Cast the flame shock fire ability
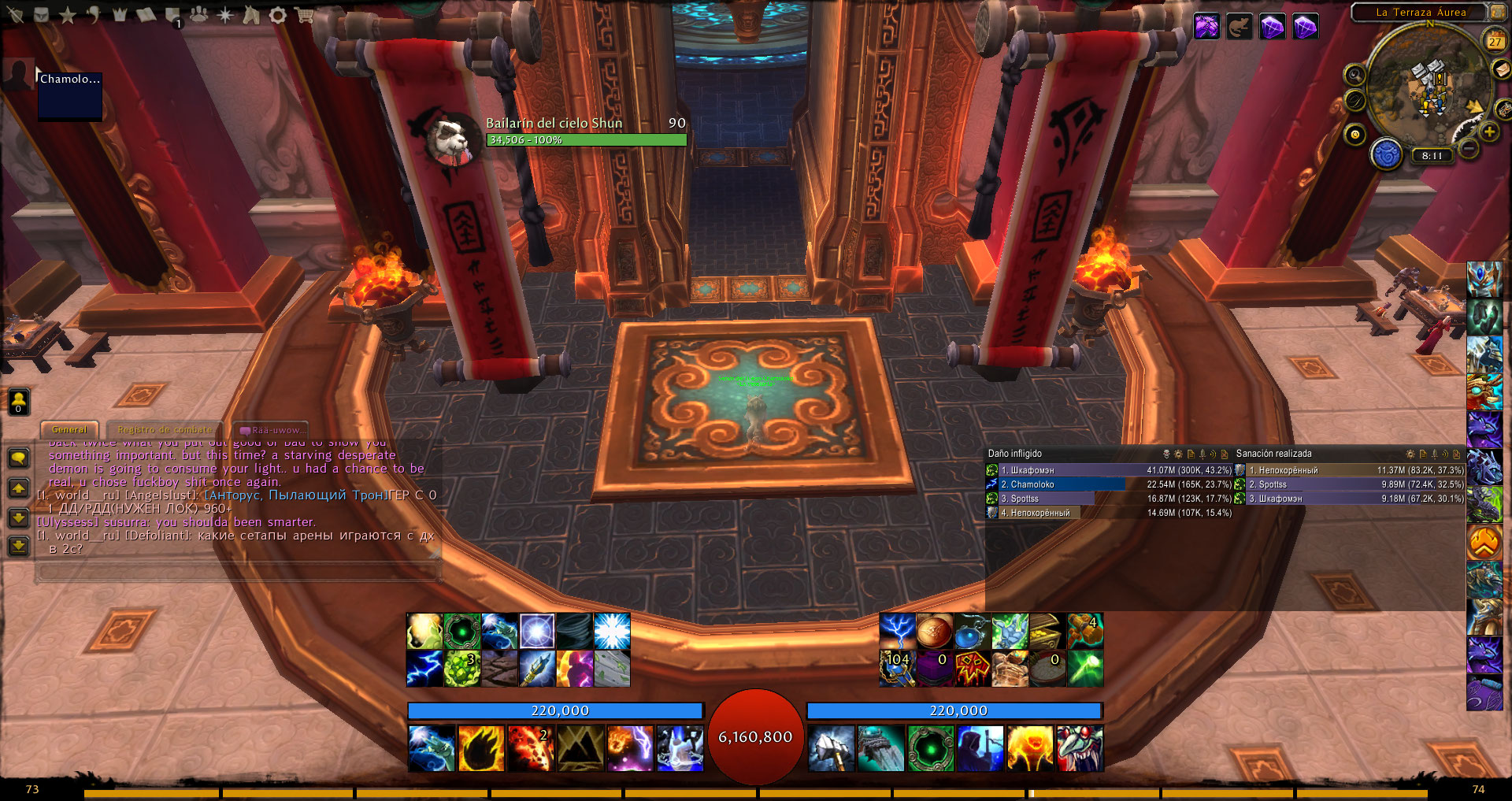Screen dimensions: 1512x801 [x=481, y=747]
